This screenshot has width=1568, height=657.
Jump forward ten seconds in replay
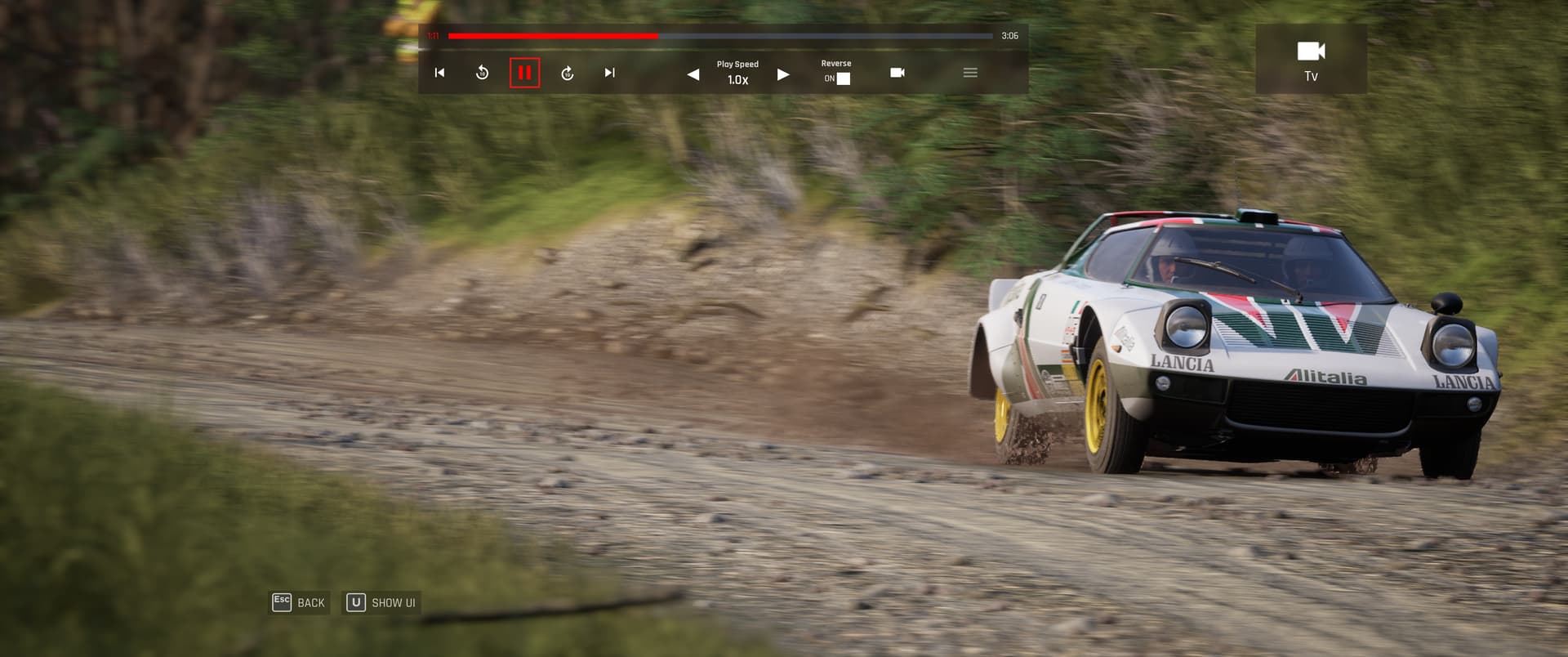tap(568, 74)
